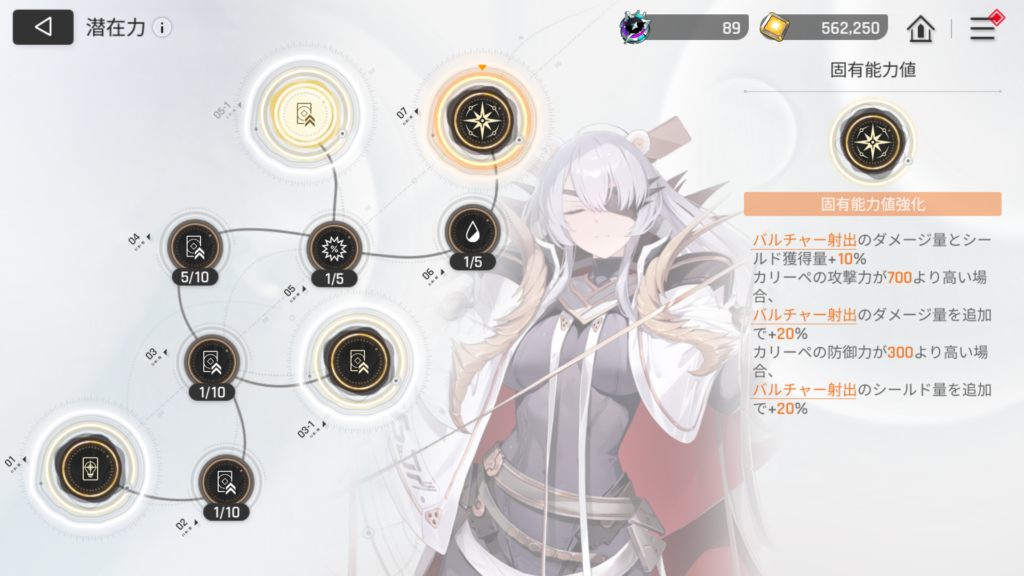This screenshot has width=1024, height=576.
Task: Select the compass star node 07
Action: tap(483, 119)
